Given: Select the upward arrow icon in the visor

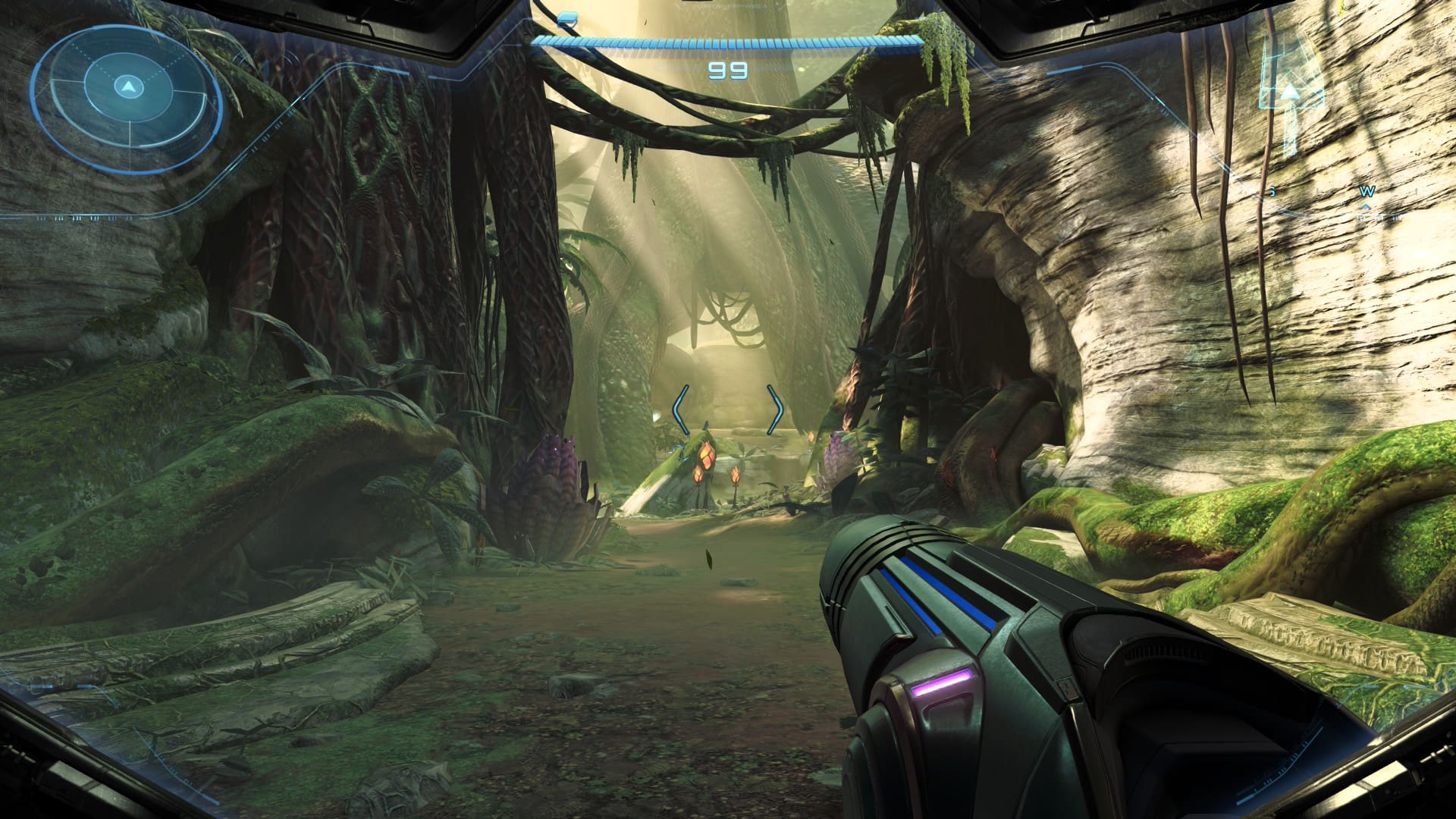Looking at the screenshot, I should (1289, 94).
